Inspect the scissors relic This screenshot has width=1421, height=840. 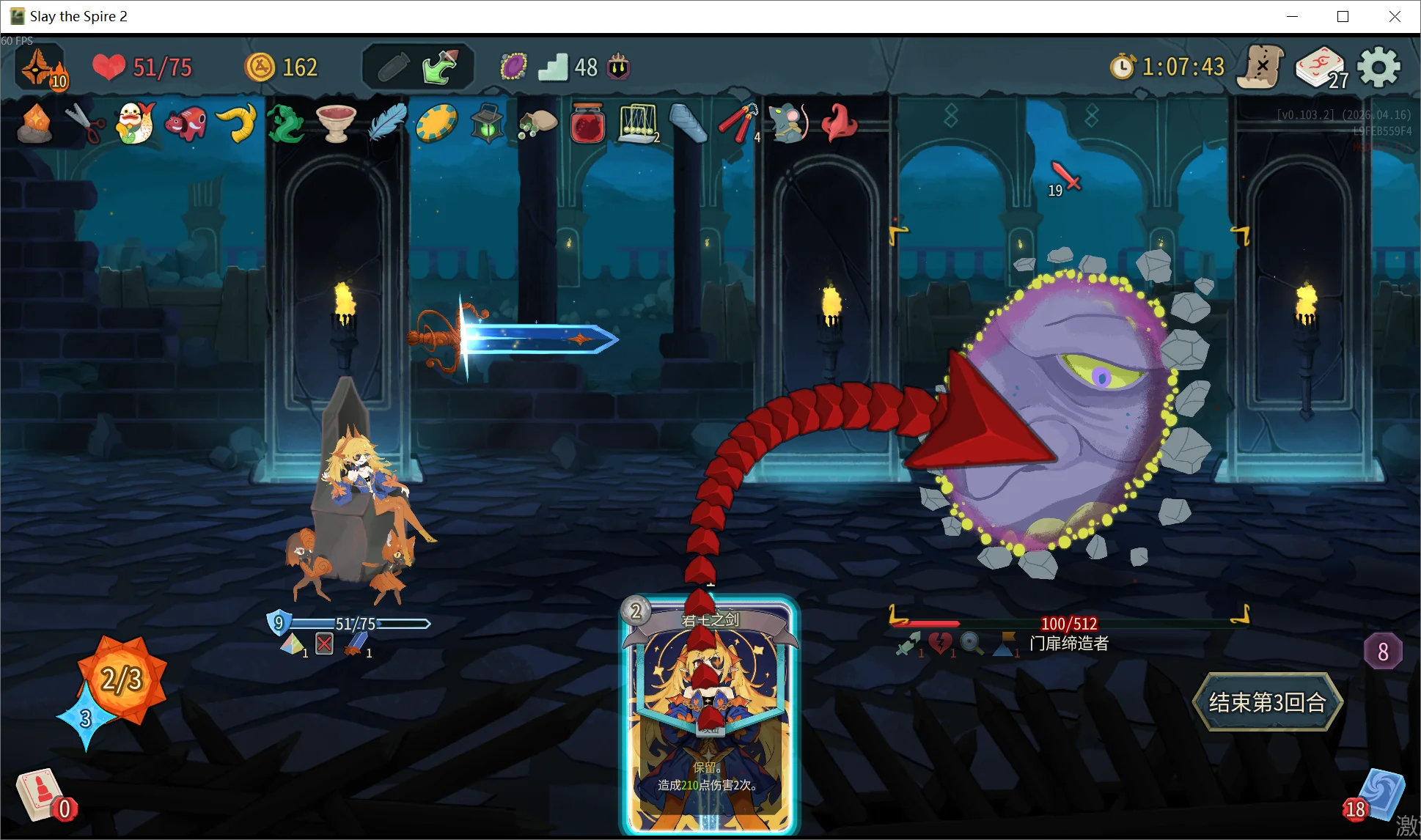(85, 122)
